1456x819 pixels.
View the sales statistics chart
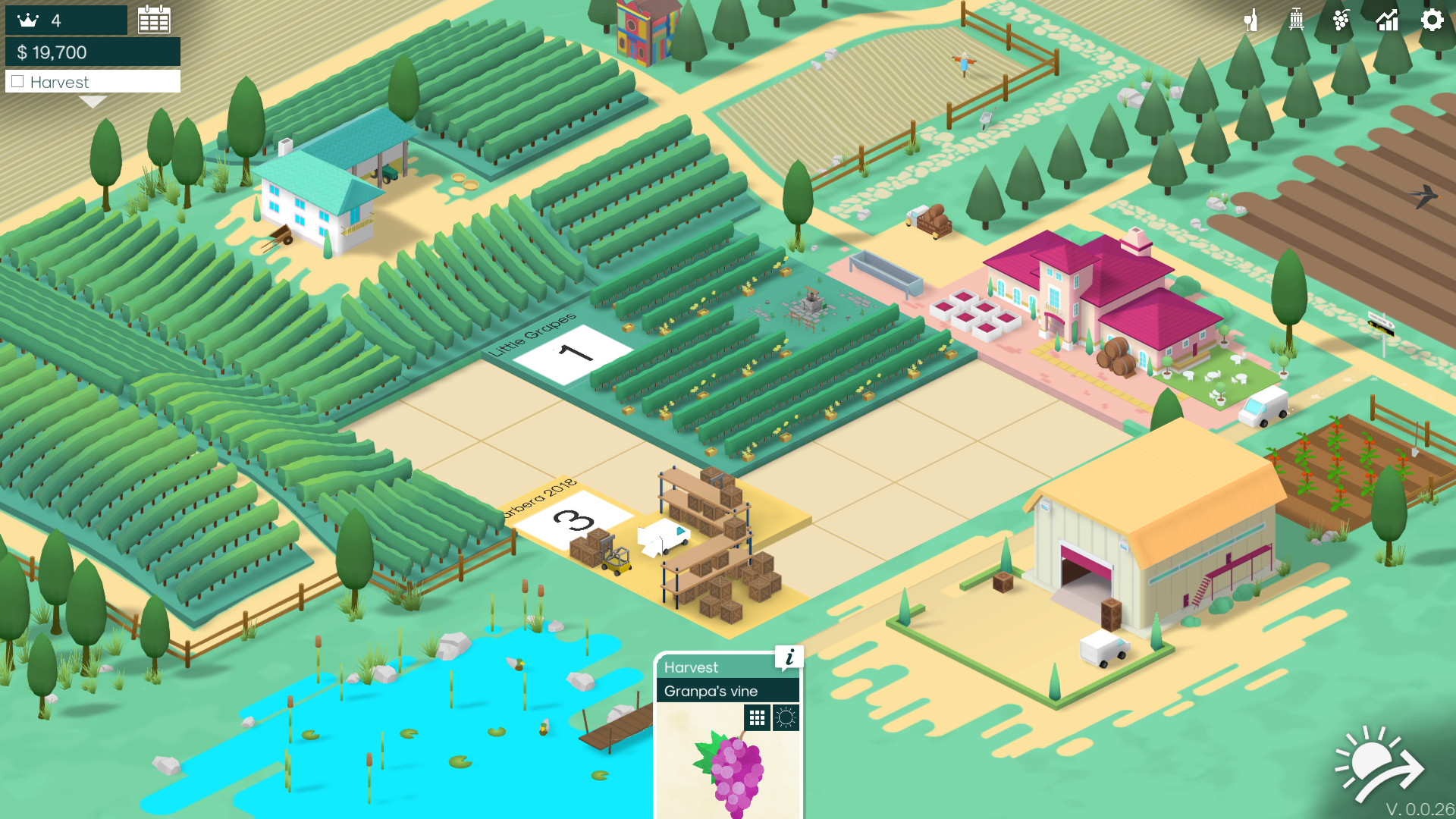(x=1387, y=21)
